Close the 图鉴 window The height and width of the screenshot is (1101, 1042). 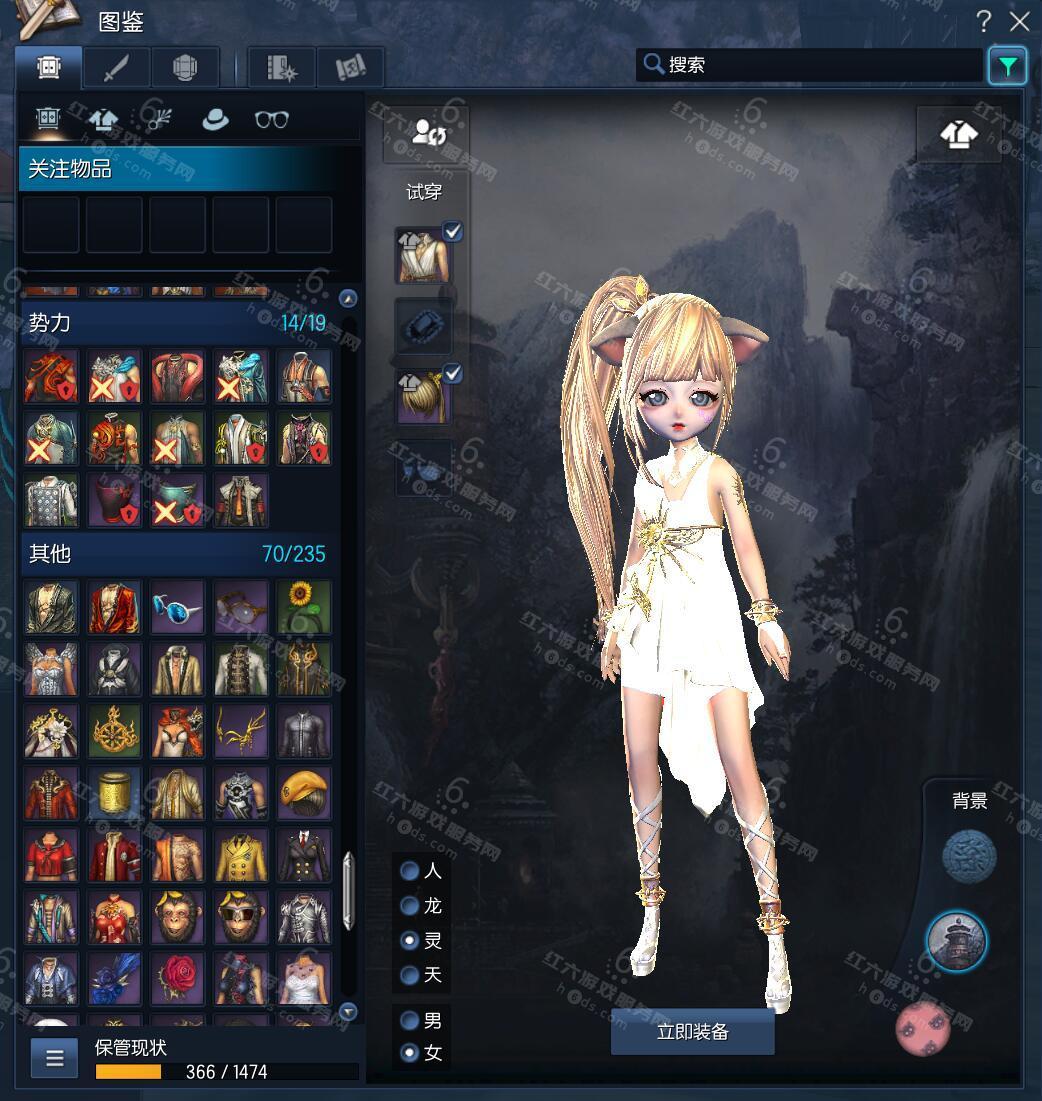pos(1019,21)
